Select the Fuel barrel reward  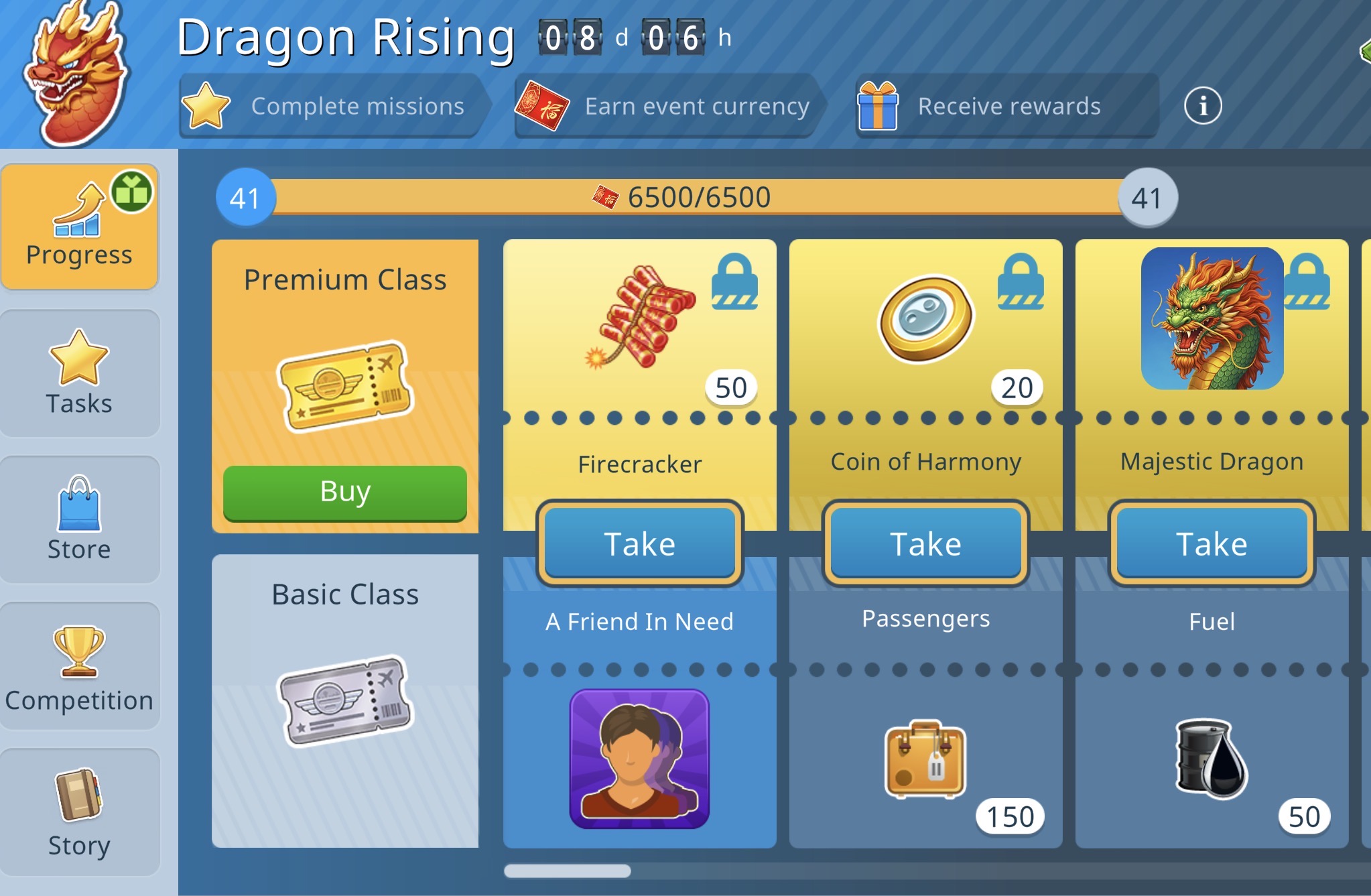pyautogui.click(x=1212, y=759)
